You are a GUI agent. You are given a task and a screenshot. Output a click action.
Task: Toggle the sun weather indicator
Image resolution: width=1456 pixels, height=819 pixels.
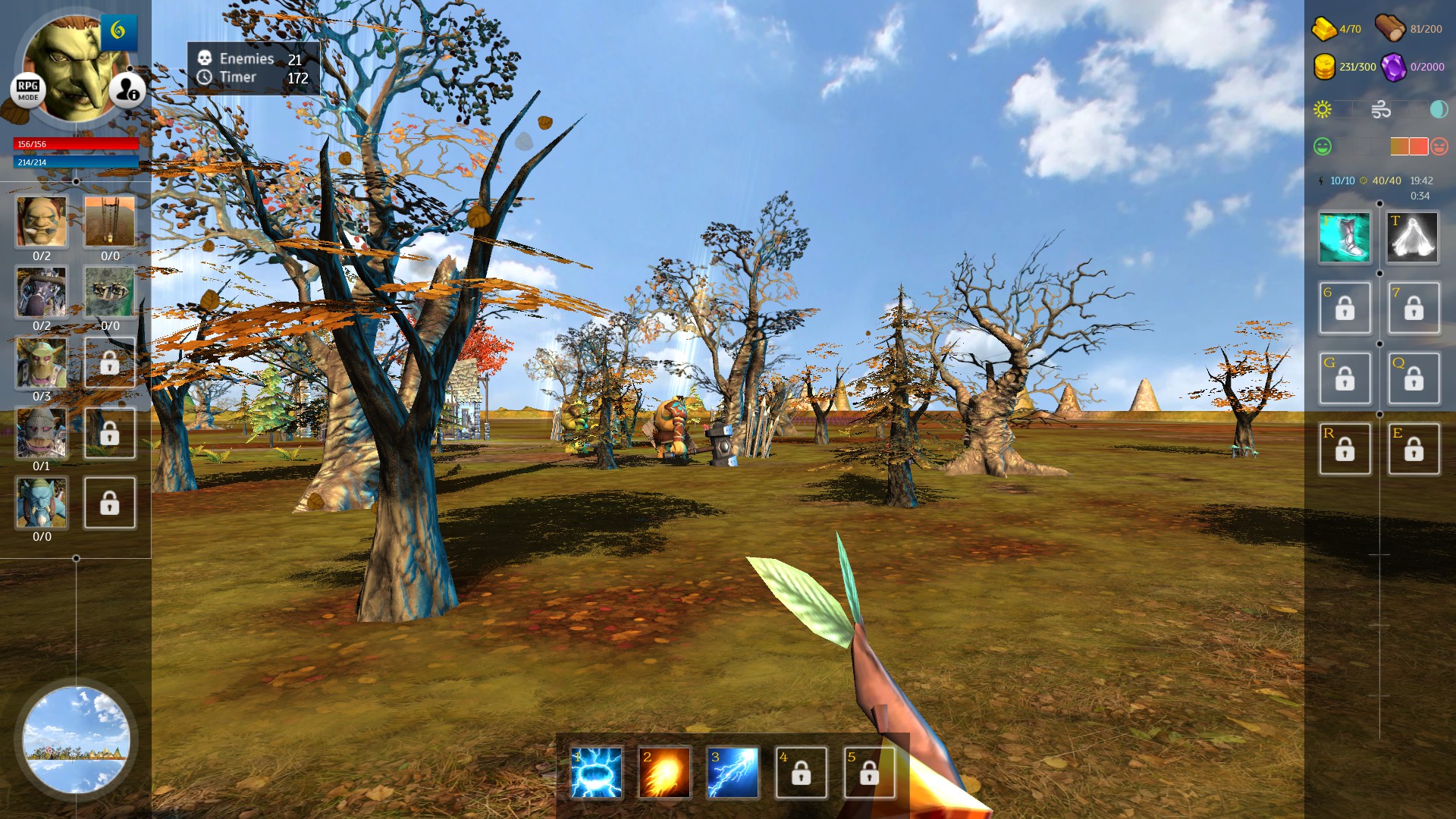point(1322,109)
